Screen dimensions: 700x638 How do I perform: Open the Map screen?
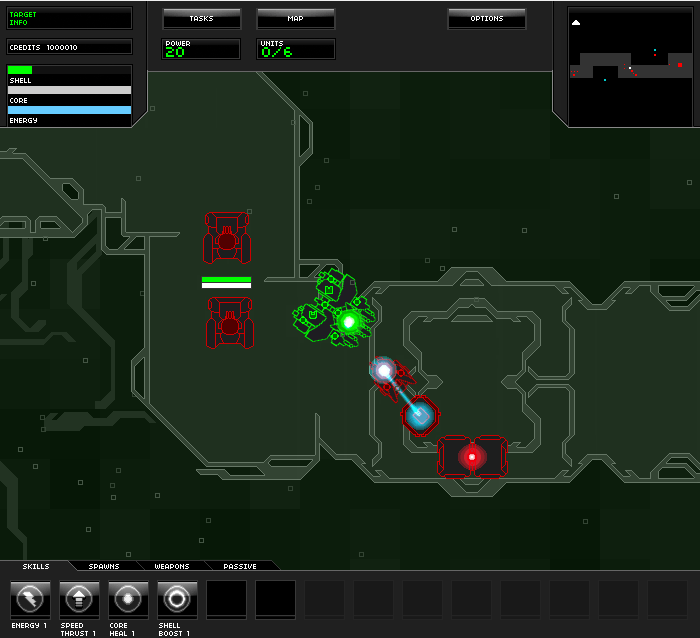(x=295, y=19)
